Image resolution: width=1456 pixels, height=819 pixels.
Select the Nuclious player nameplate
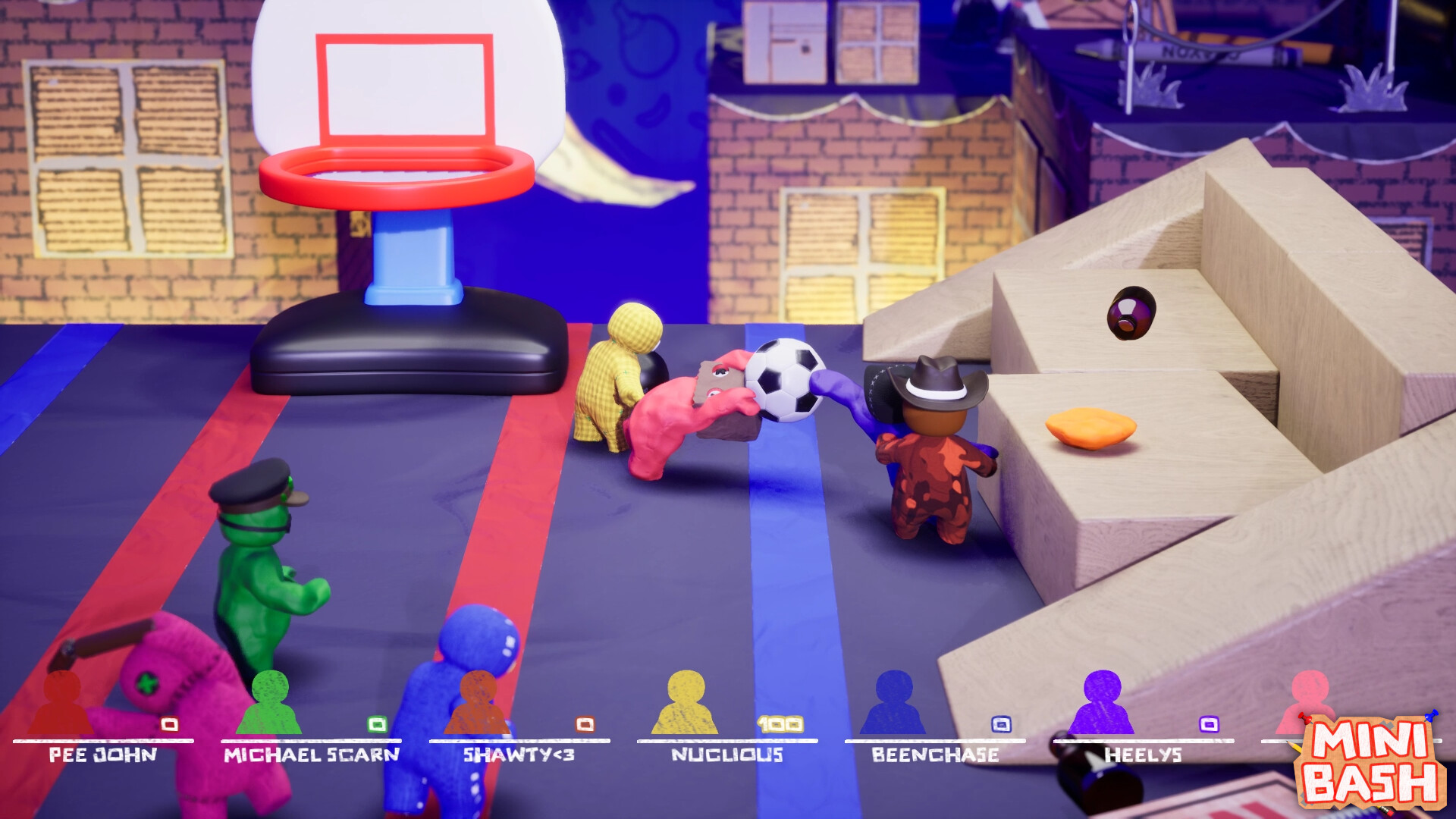[x=727, y=755]
